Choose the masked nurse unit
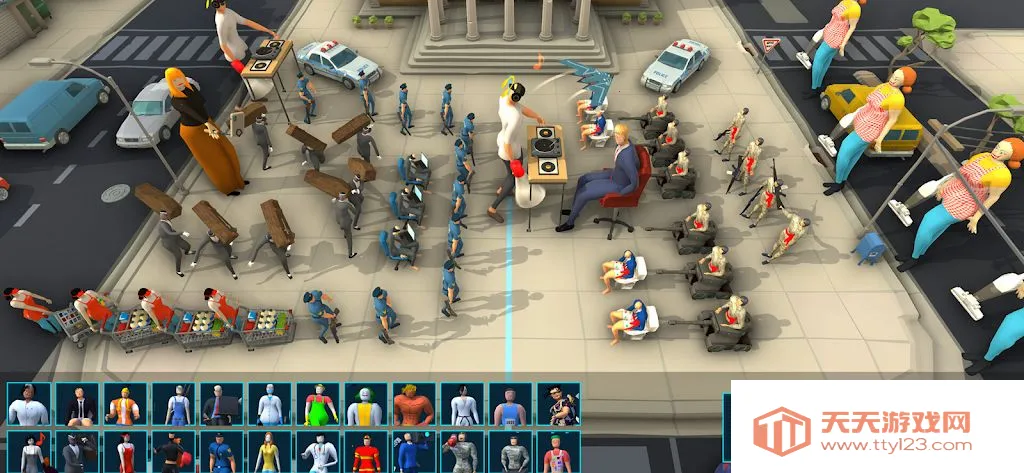This screenshot has height=473, width=1024. (269, 405)
